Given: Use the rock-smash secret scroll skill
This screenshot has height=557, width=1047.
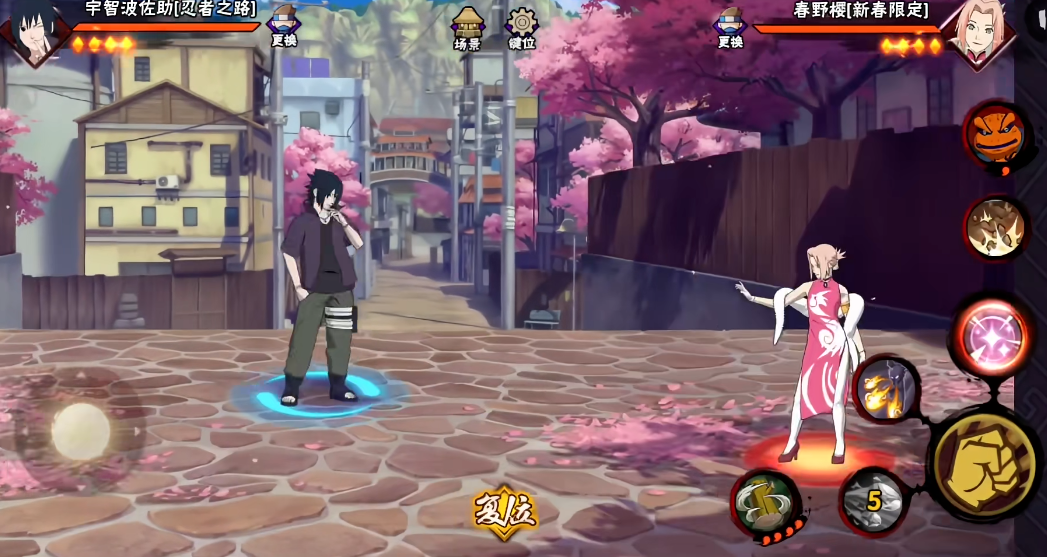Looking at the screenshot, I should pyautogui.click(x=995, y=228).
